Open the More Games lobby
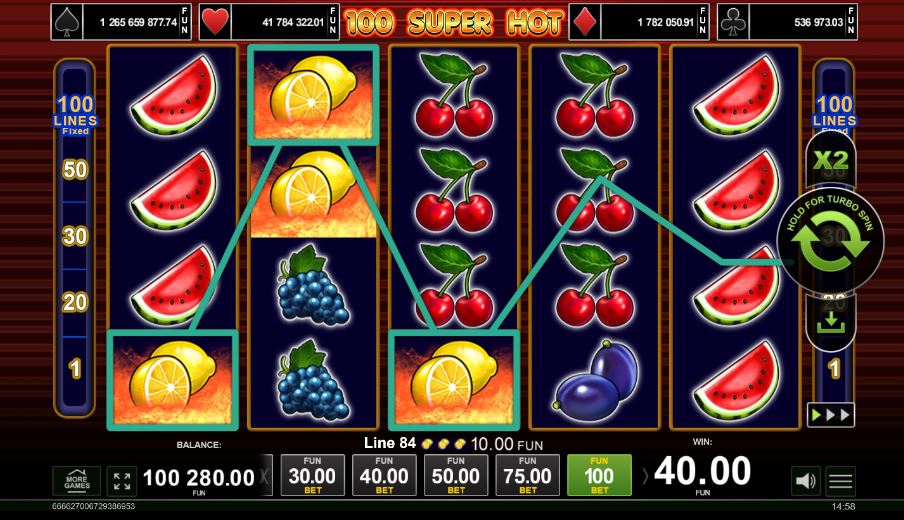 coord(77,481)
